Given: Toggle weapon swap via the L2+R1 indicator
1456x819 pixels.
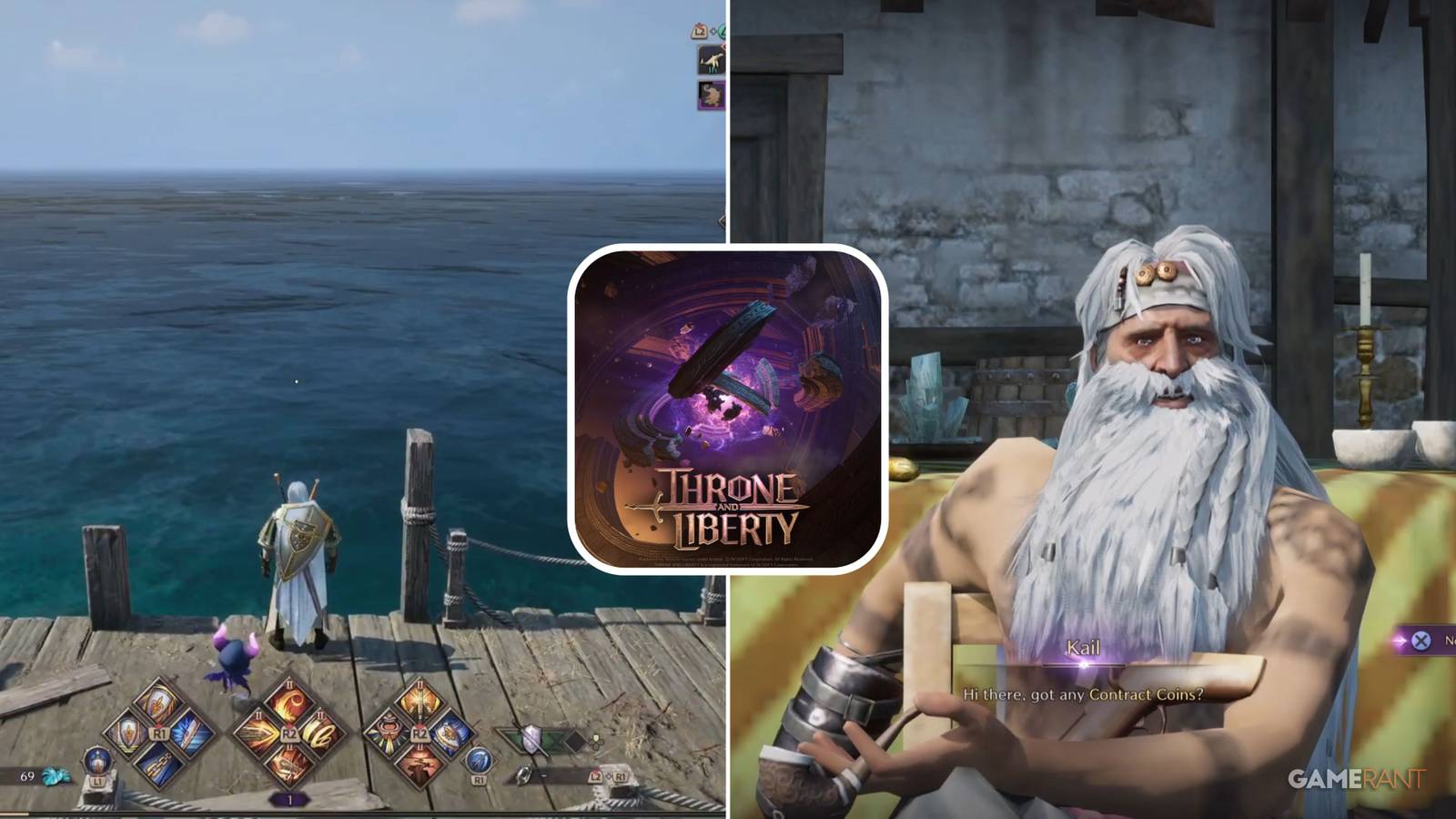Looking at the screenshot, I should (607, 775).
